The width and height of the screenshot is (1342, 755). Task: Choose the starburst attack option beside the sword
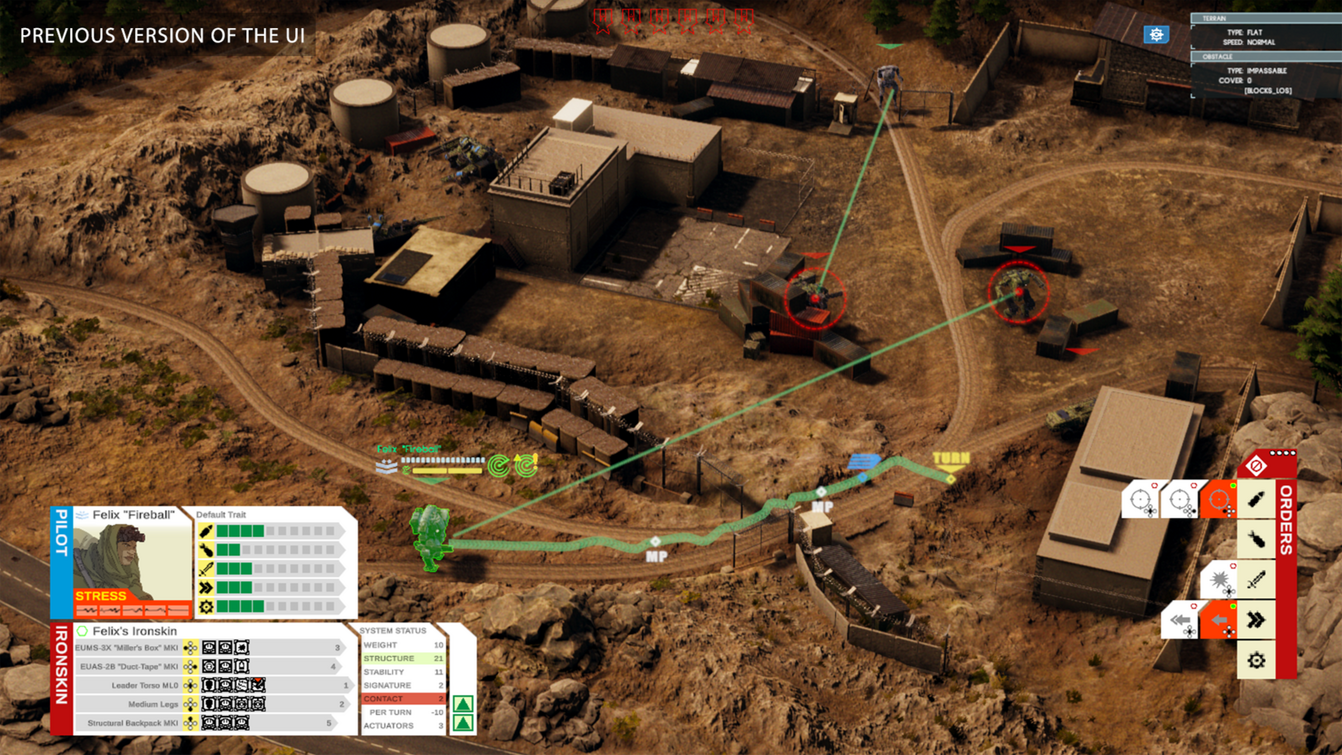1220,580
